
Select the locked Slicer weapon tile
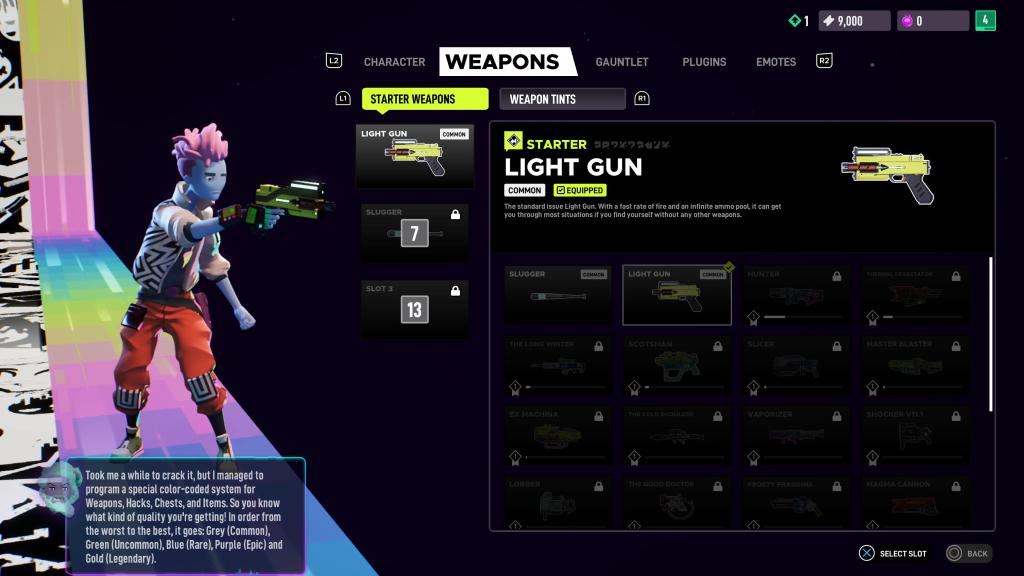coord(795,365)
